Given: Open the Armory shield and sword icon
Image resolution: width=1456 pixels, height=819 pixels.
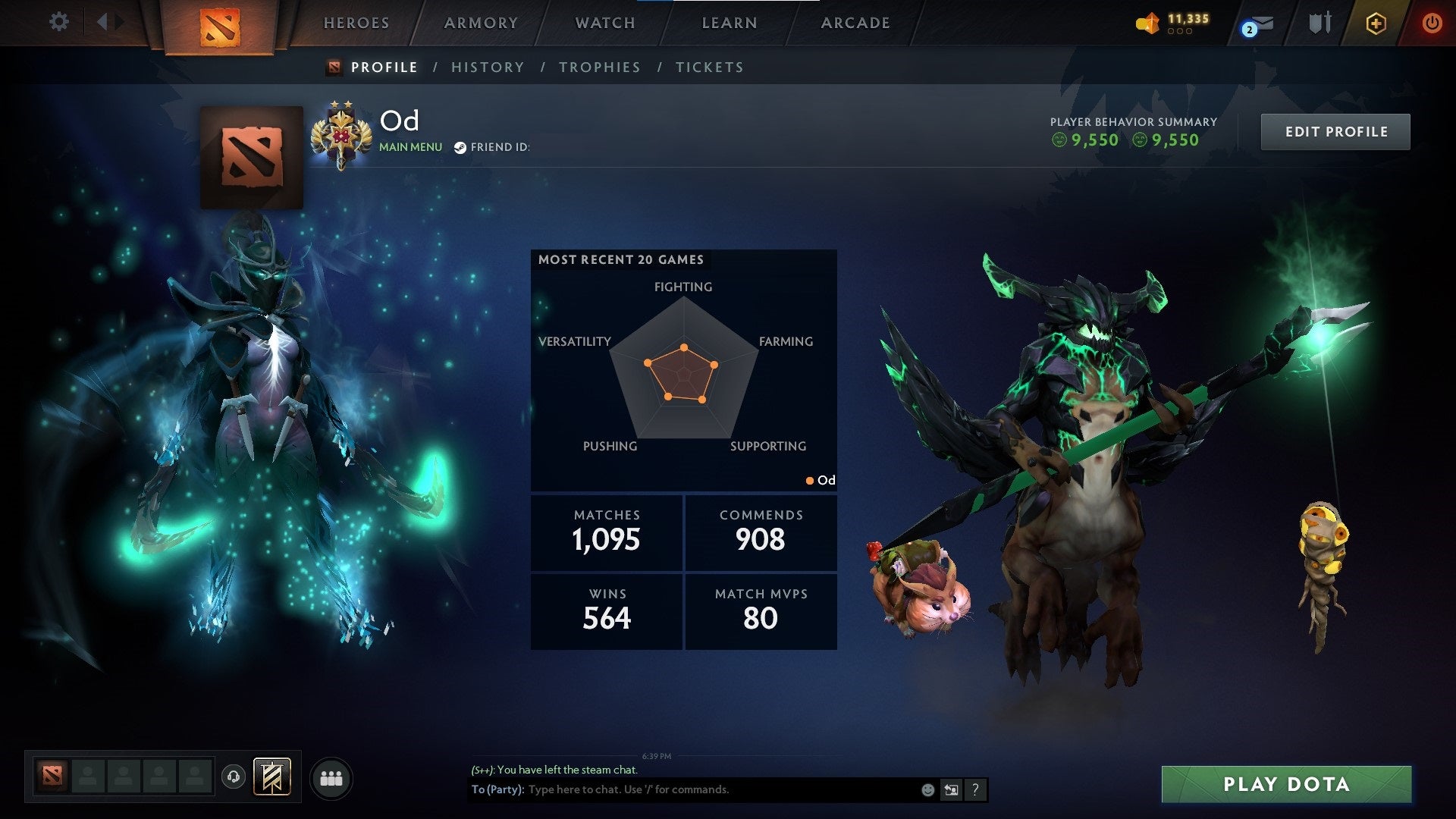Looking at the screenshot, I should [x=1319, y=23].
